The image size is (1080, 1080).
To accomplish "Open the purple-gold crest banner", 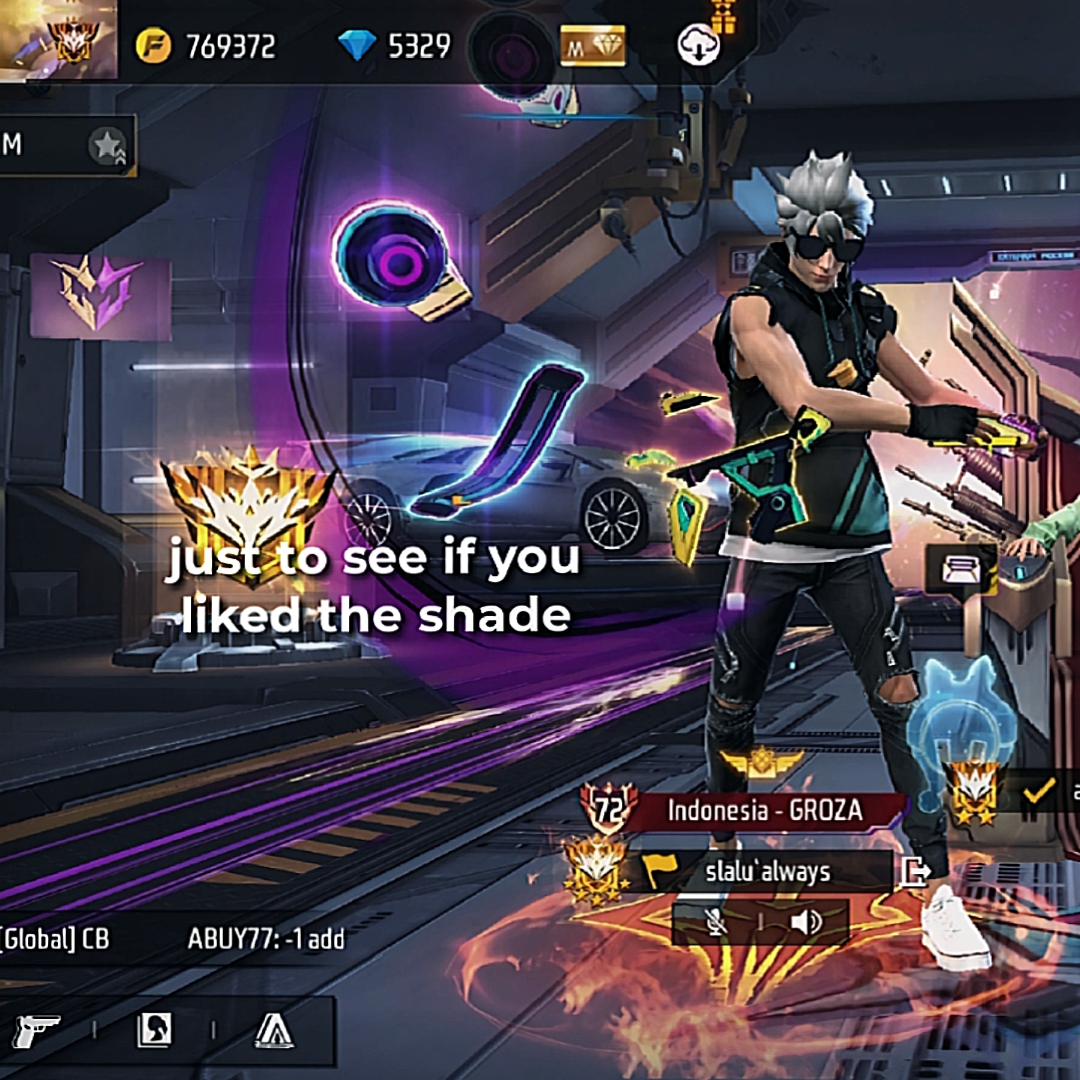I will pos(100,297).
